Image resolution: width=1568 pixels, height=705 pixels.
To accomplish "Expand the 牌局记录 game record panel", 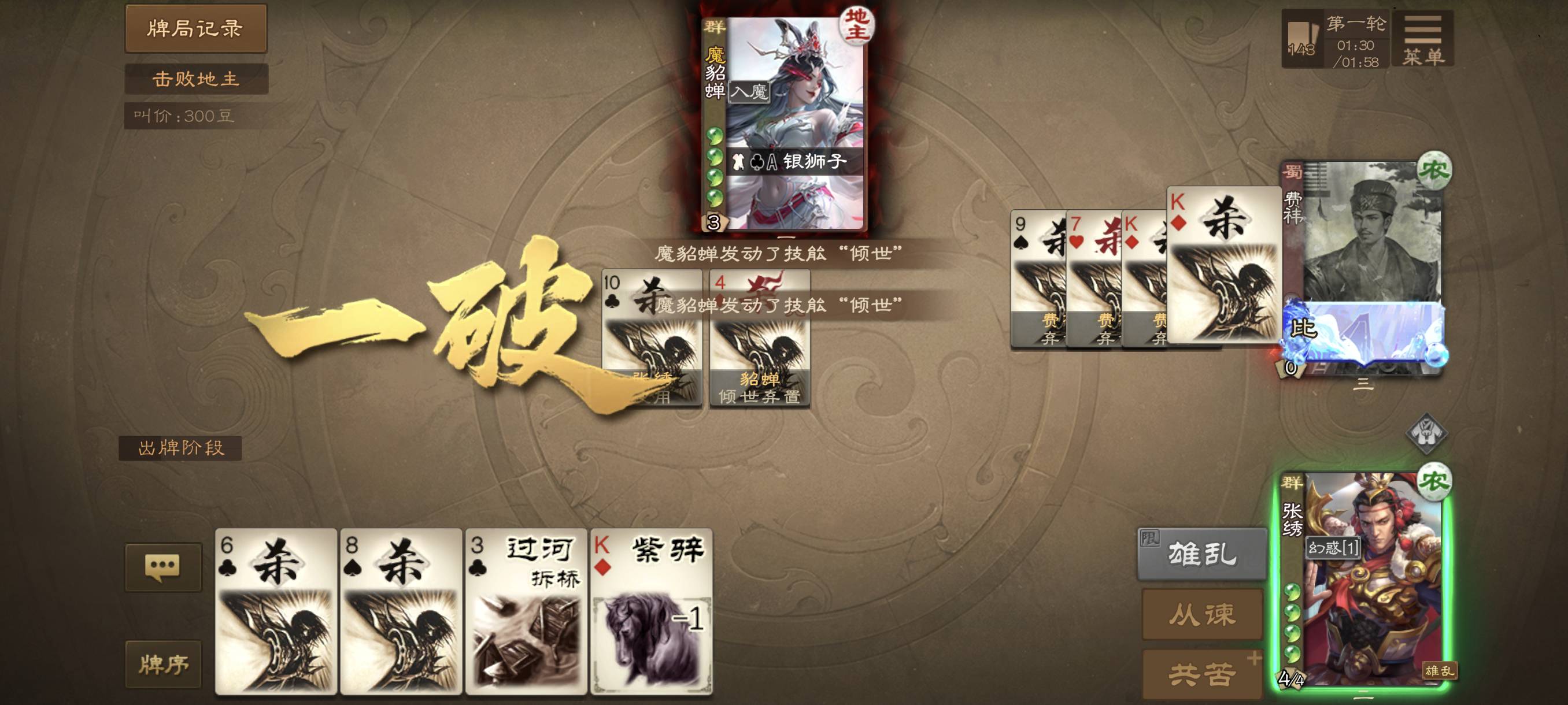I will (195, 28).
